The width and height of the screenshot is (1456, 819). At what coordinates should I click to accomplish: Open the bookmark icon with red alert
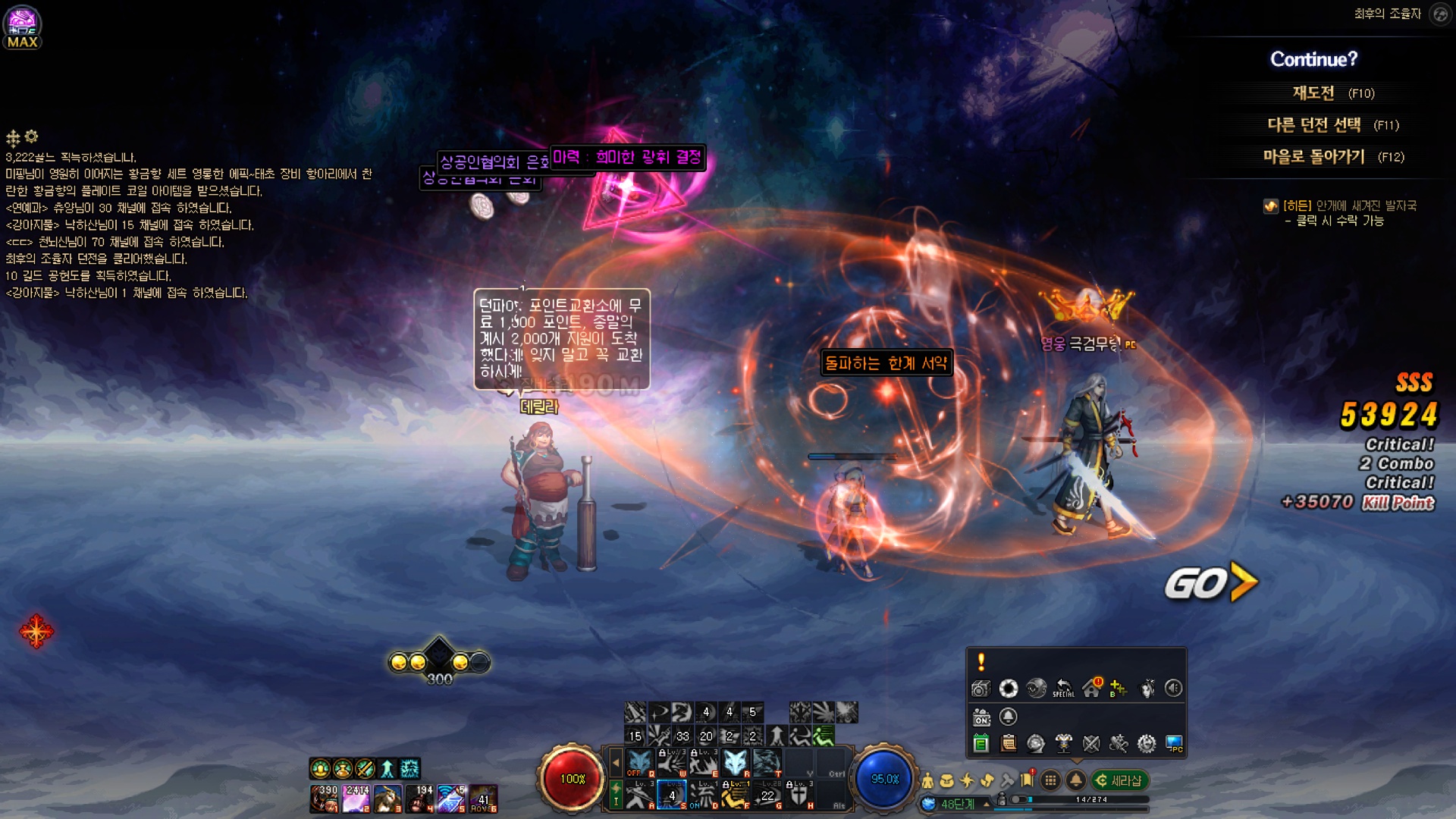point(1028,780)
